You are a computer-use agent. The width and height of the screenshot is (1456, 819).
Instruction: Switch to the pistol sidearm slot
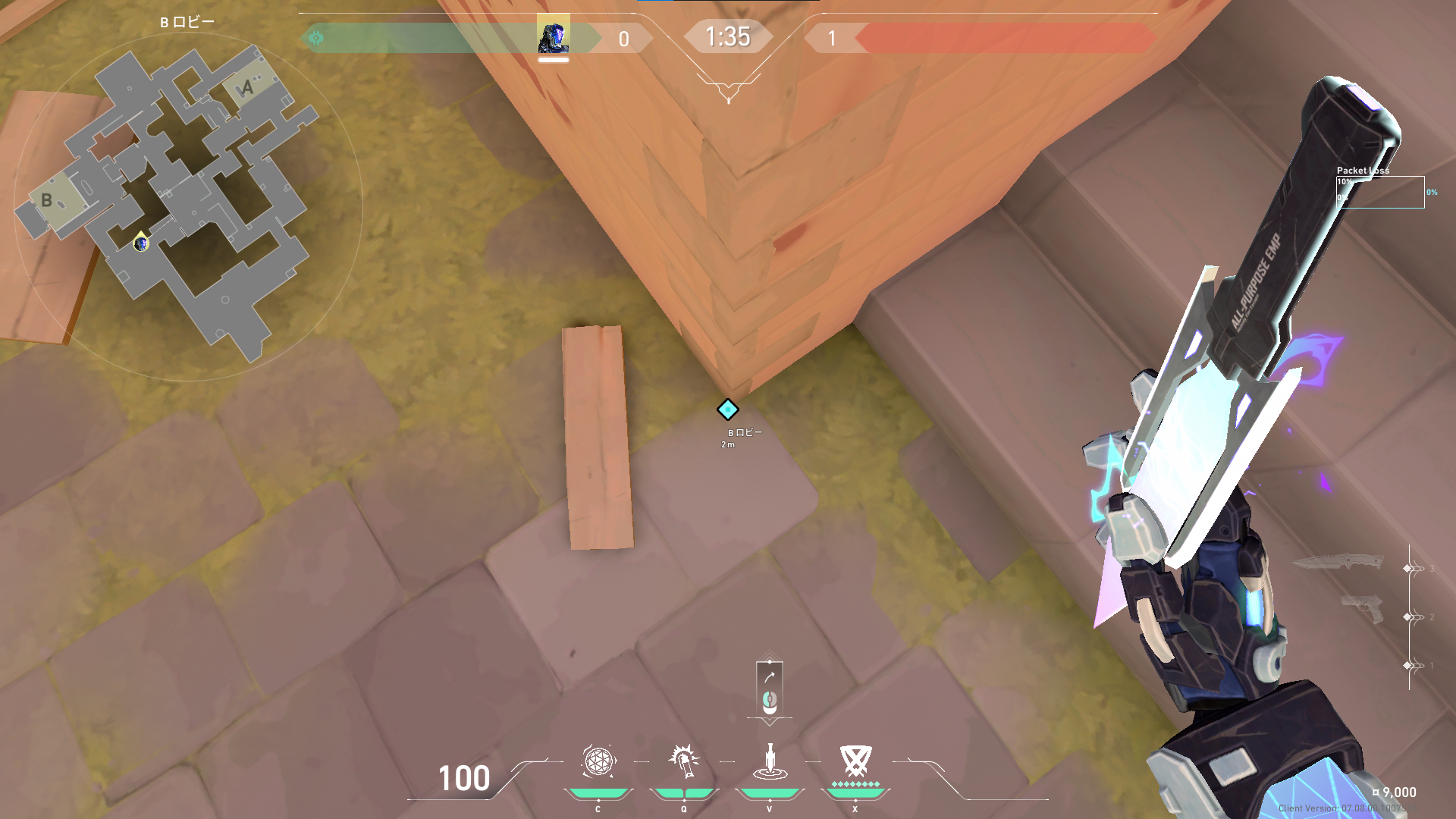[x=1361, y=608]
